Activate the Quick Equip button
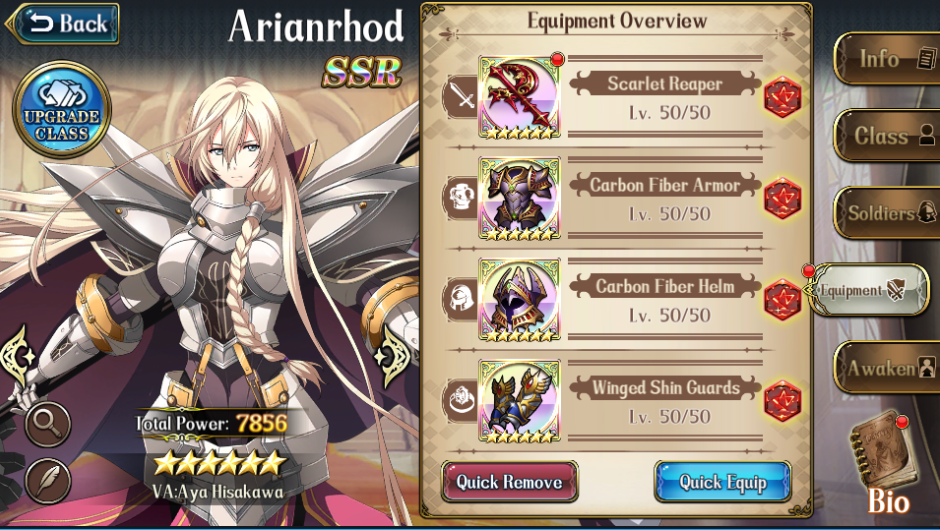Screen dimensions: 940x530 (722, 482)
